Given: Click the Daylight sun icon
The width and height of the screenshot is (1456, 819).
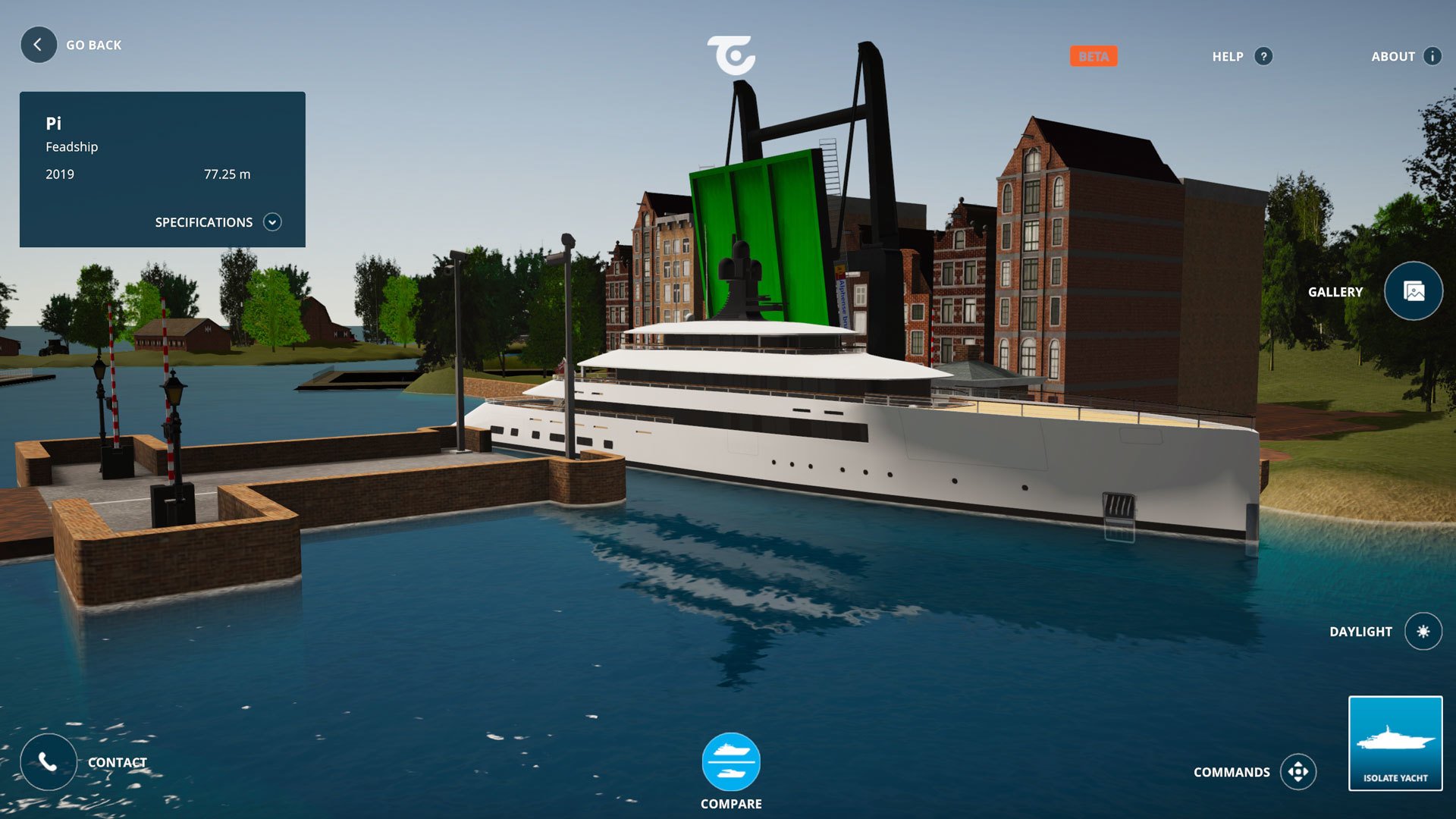Looking at the screenshot, I should click(1424, 631).
